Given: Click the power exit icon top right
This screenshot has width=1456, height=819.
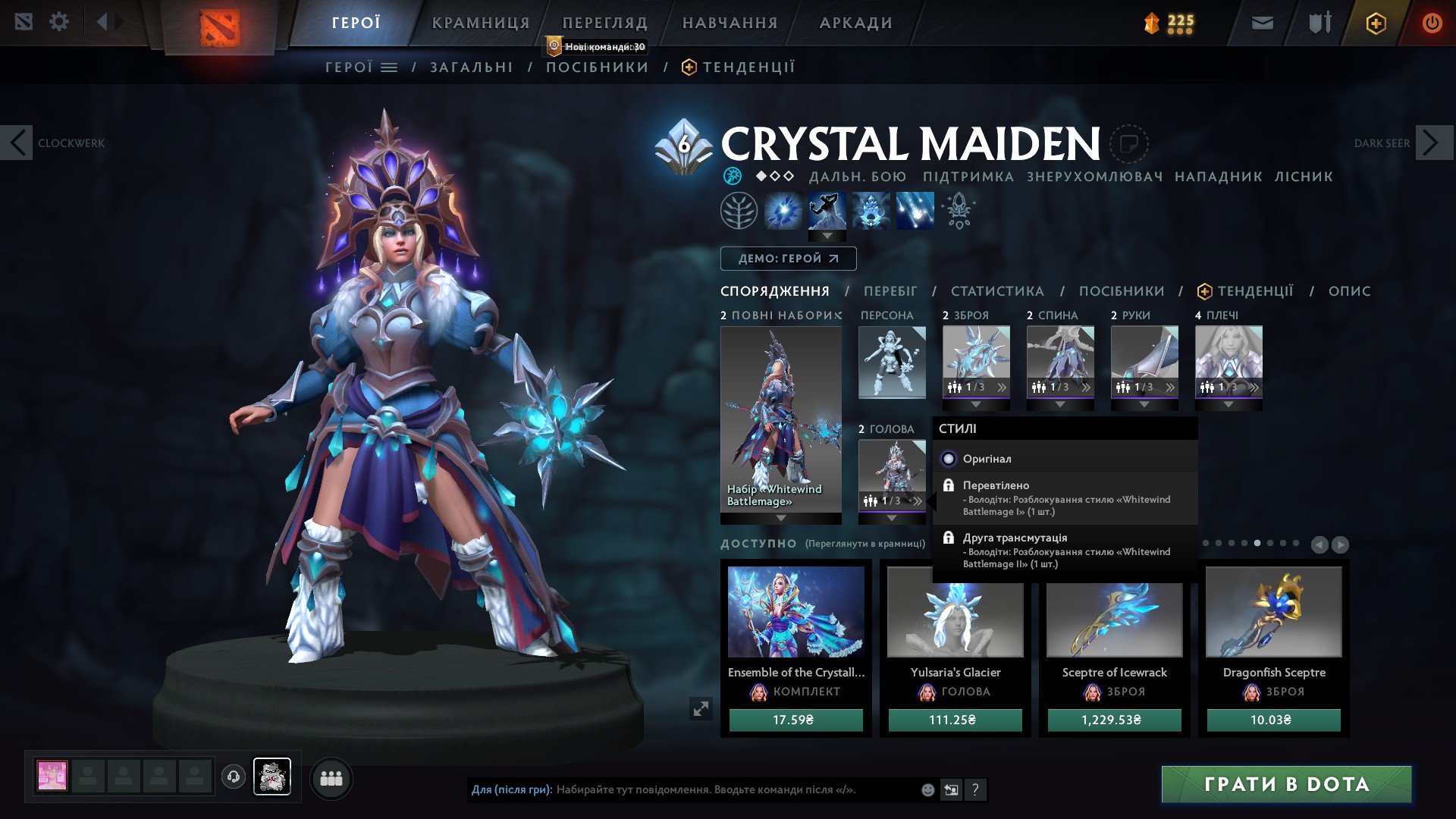Looking at the screenshot, I should (x=1432, y=23).
